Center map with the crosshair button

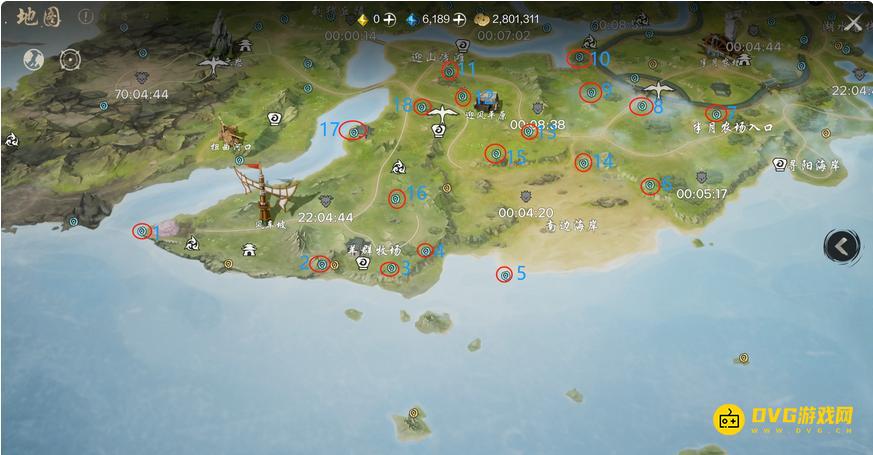click(x=70, y=58)
